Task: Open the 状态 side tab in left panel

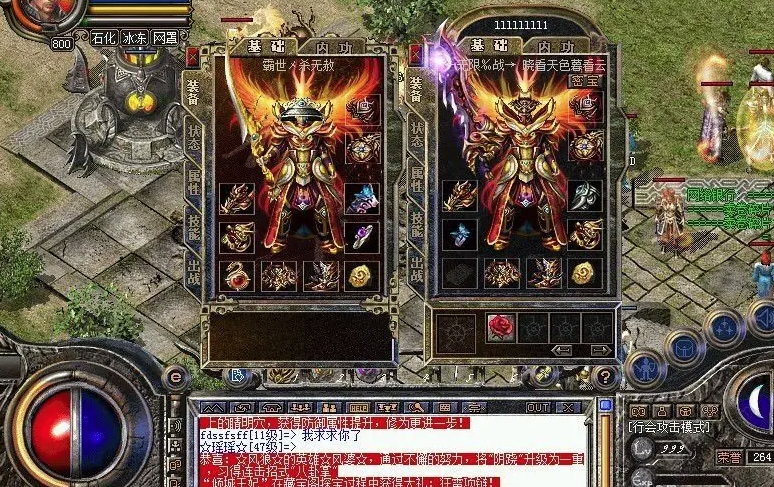Action: (x=193, y=136)
